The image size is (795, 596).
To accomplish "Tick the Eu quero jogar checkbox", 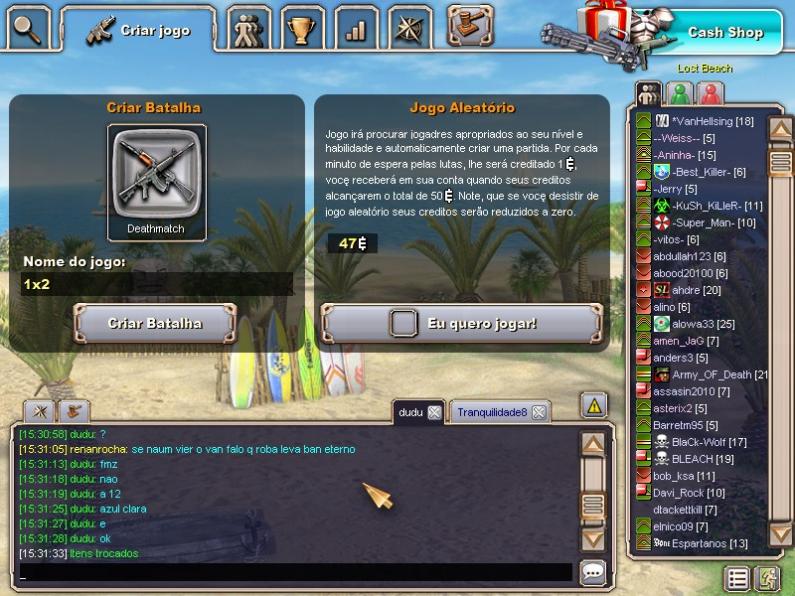I will [x=403, y=323].
